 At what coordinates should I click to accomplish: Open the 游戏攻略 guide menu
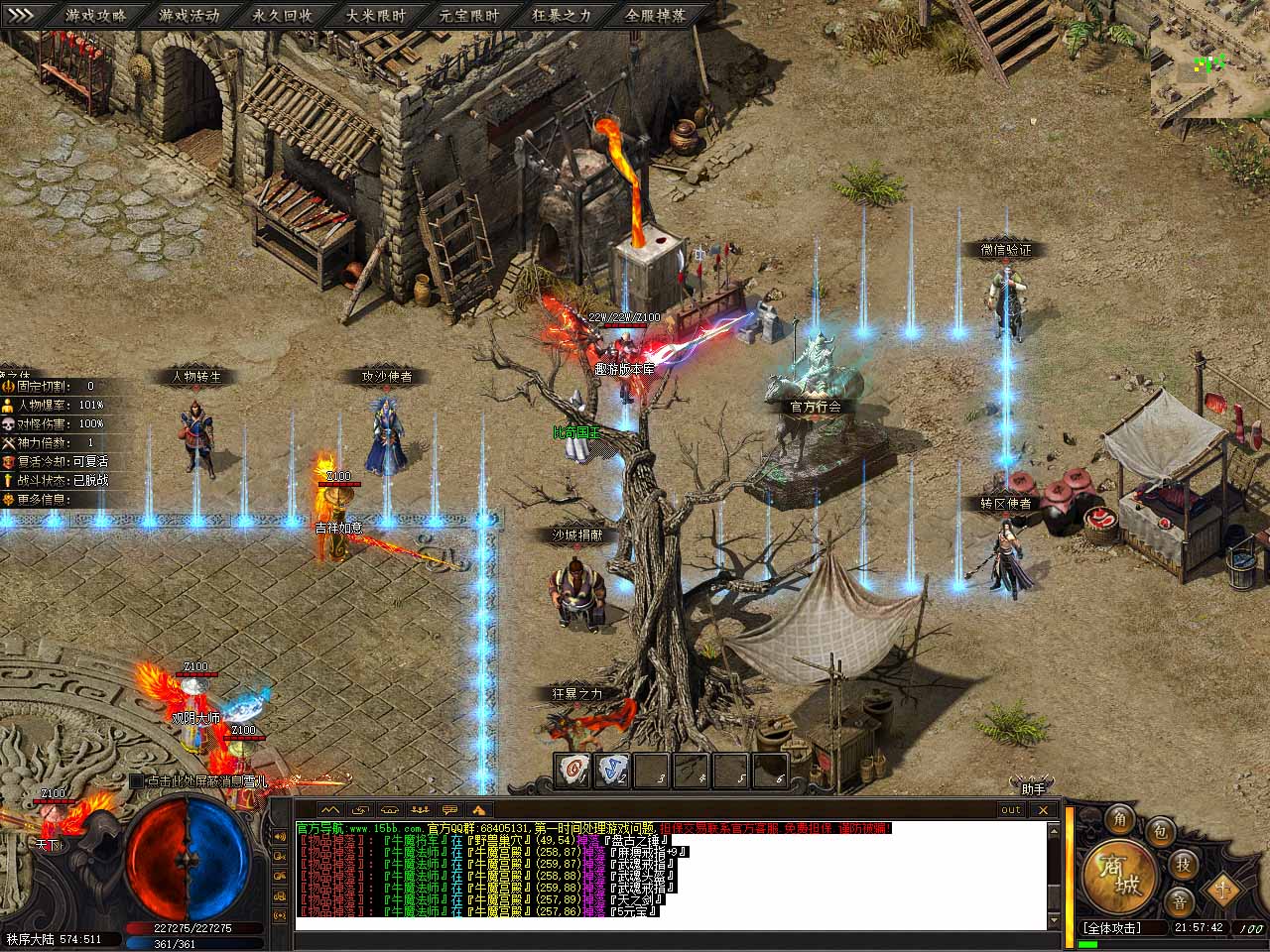tap(95, 15)
